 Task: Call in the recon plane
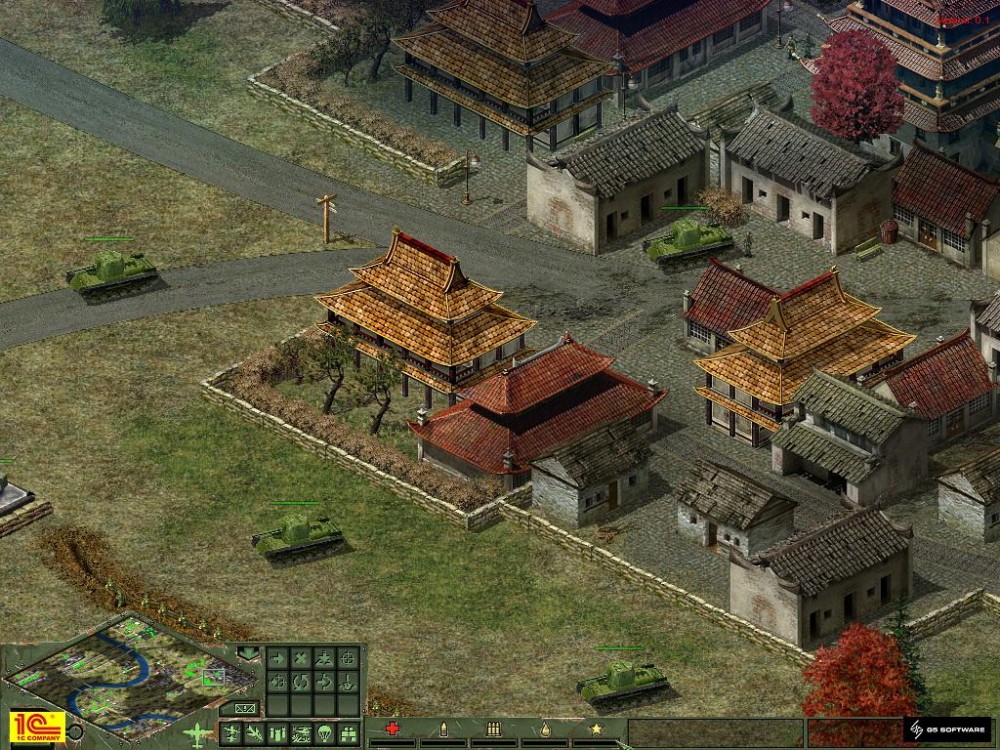pos(231,733)
